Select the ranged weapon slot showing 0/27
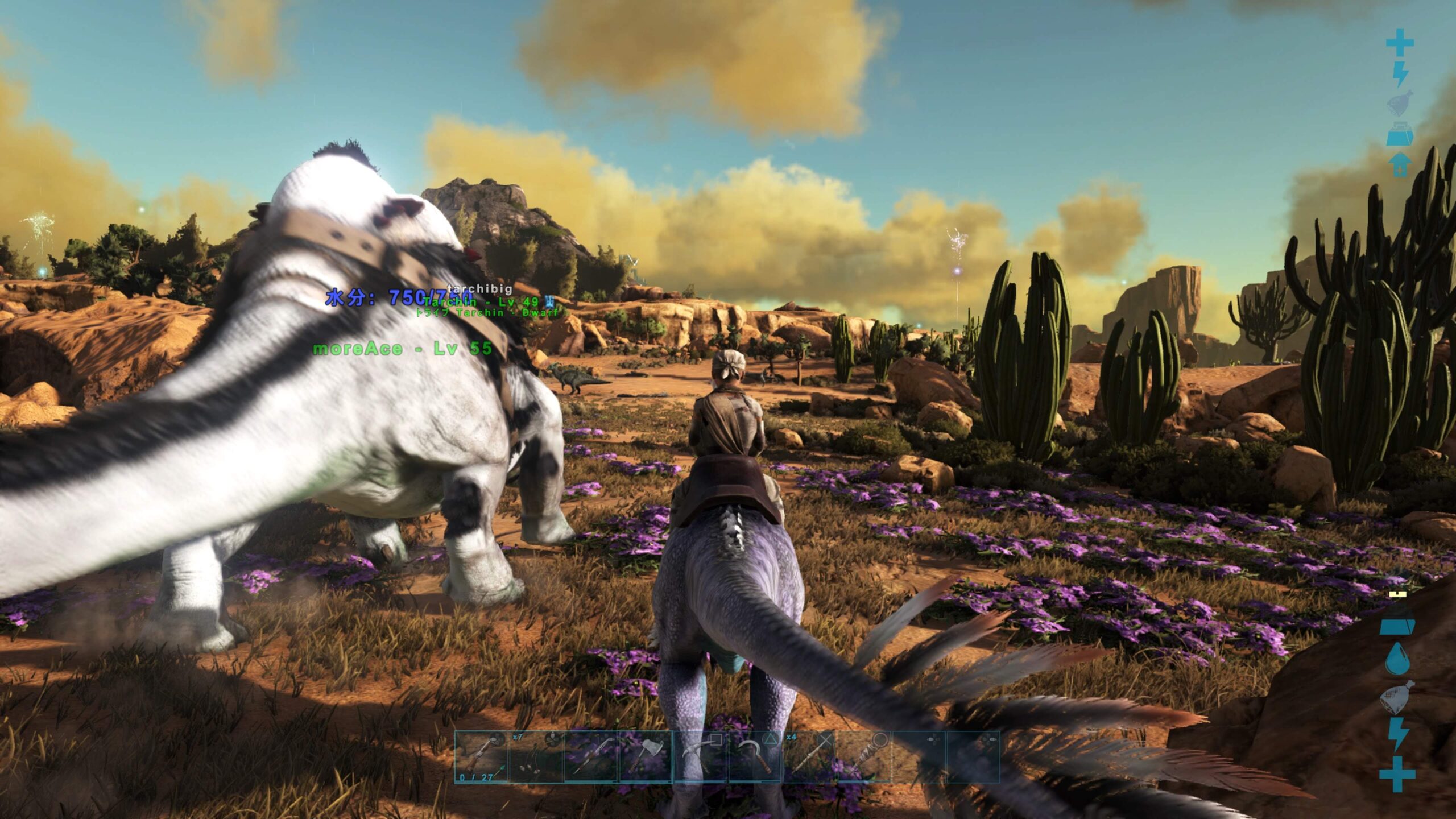 (481, 757)
